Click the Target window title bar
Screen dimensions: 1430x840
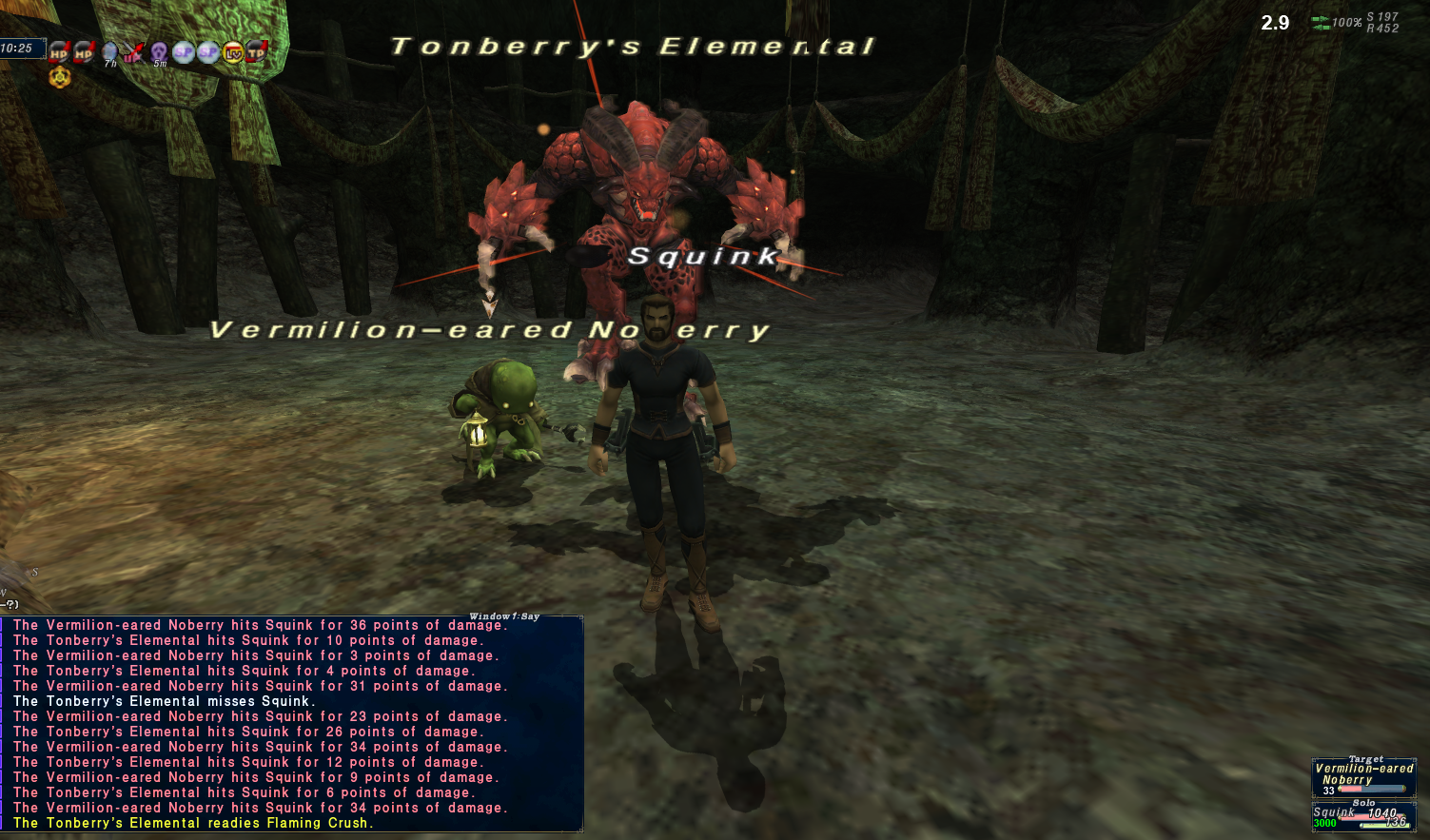[x=1366, y=758]
